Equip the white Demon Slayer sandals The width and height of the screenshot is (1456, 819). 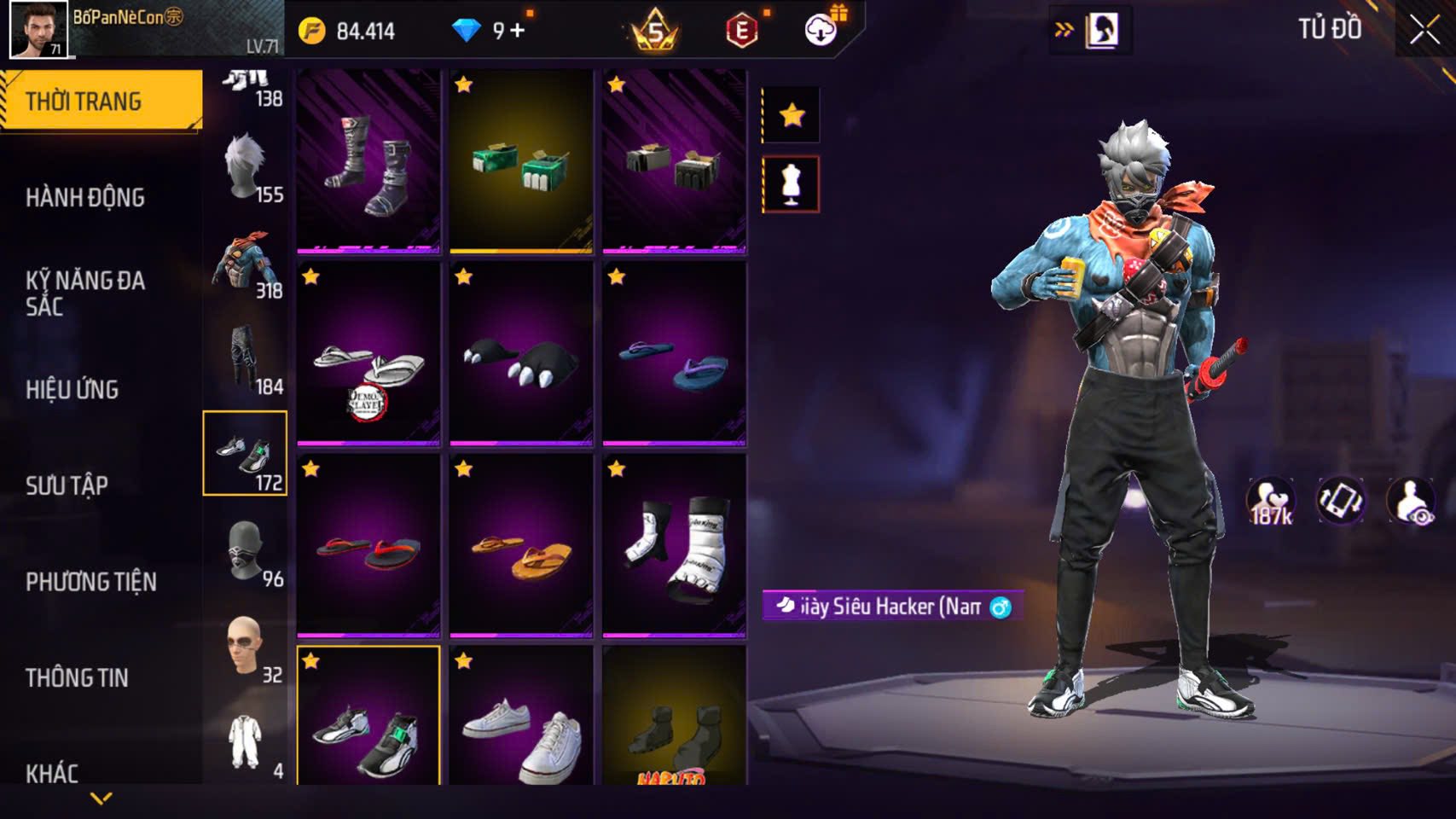tap(368, 354)
